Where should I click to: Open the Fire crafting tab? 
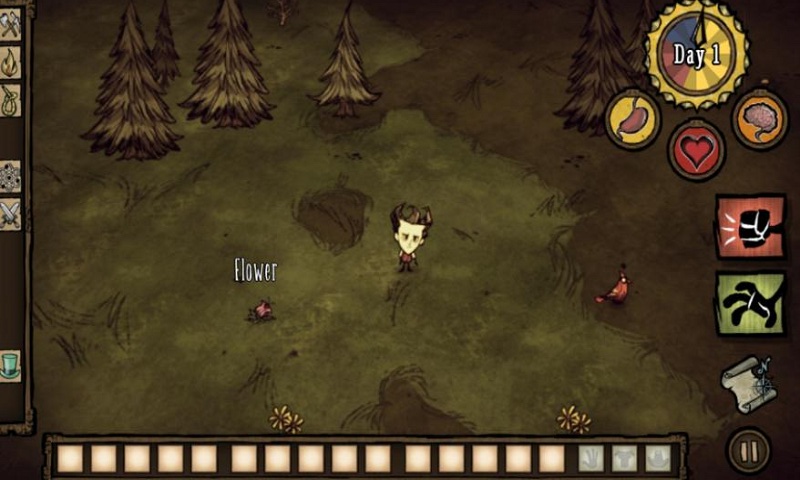tap(10, 63)
